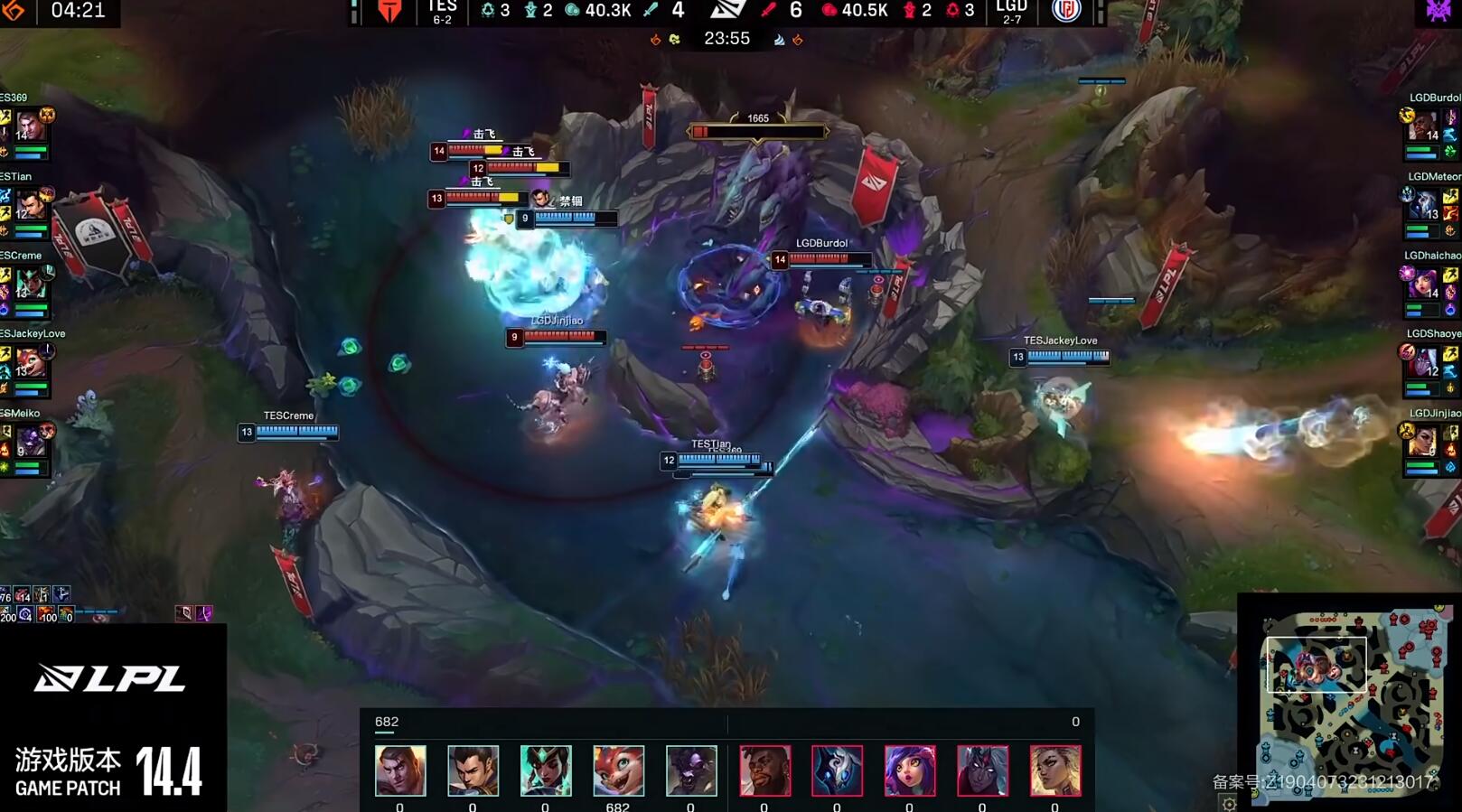Click the LPL logo in the patch overlay
Viewport: 1462px width, 812px height.
pos(109,678)
